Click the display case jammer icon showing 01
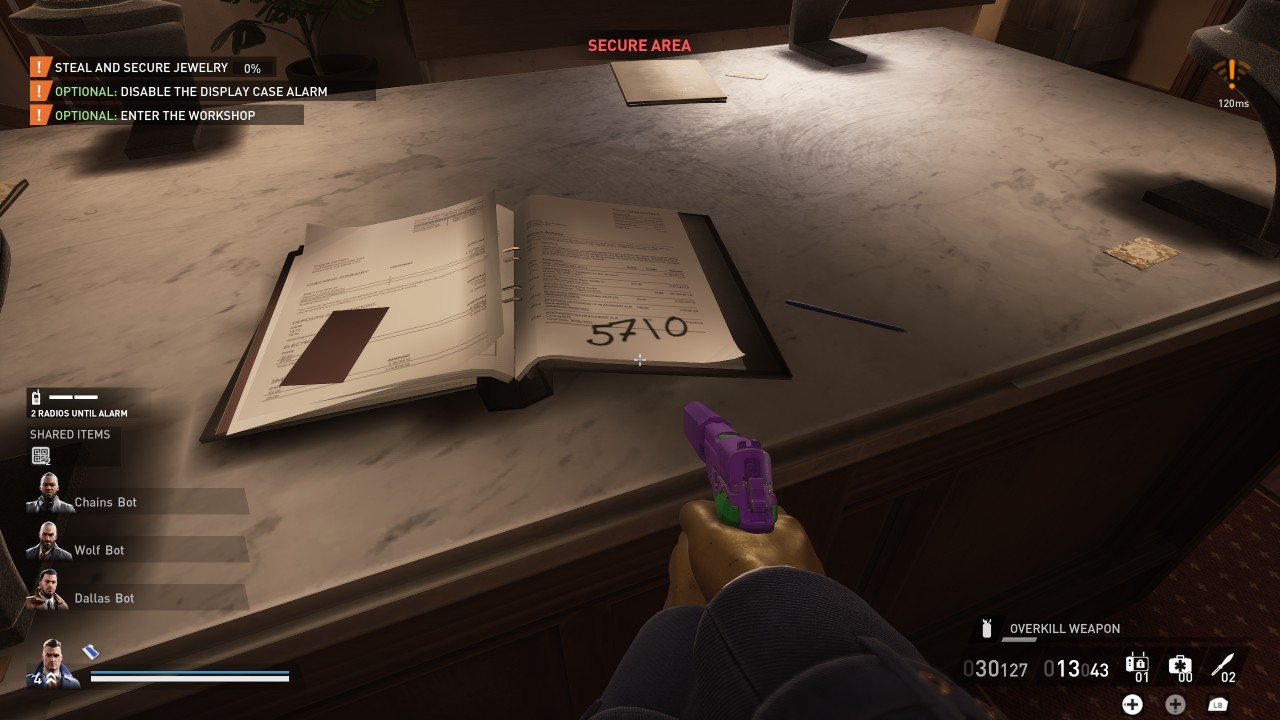 point(1136,662)
